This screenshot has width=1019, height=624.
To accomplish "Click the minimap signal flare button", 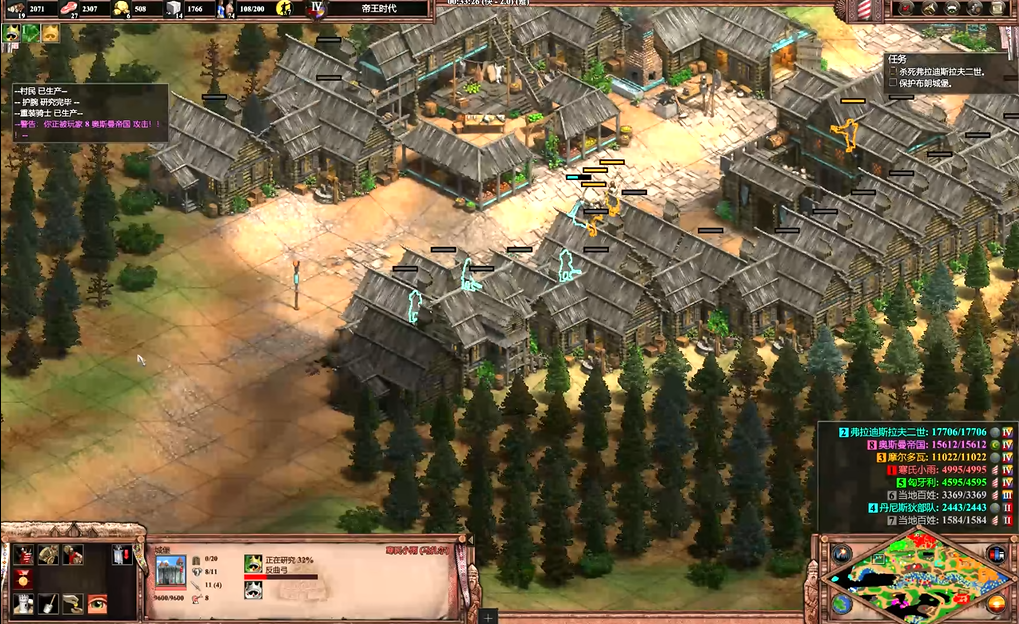I will coord(842,555).
